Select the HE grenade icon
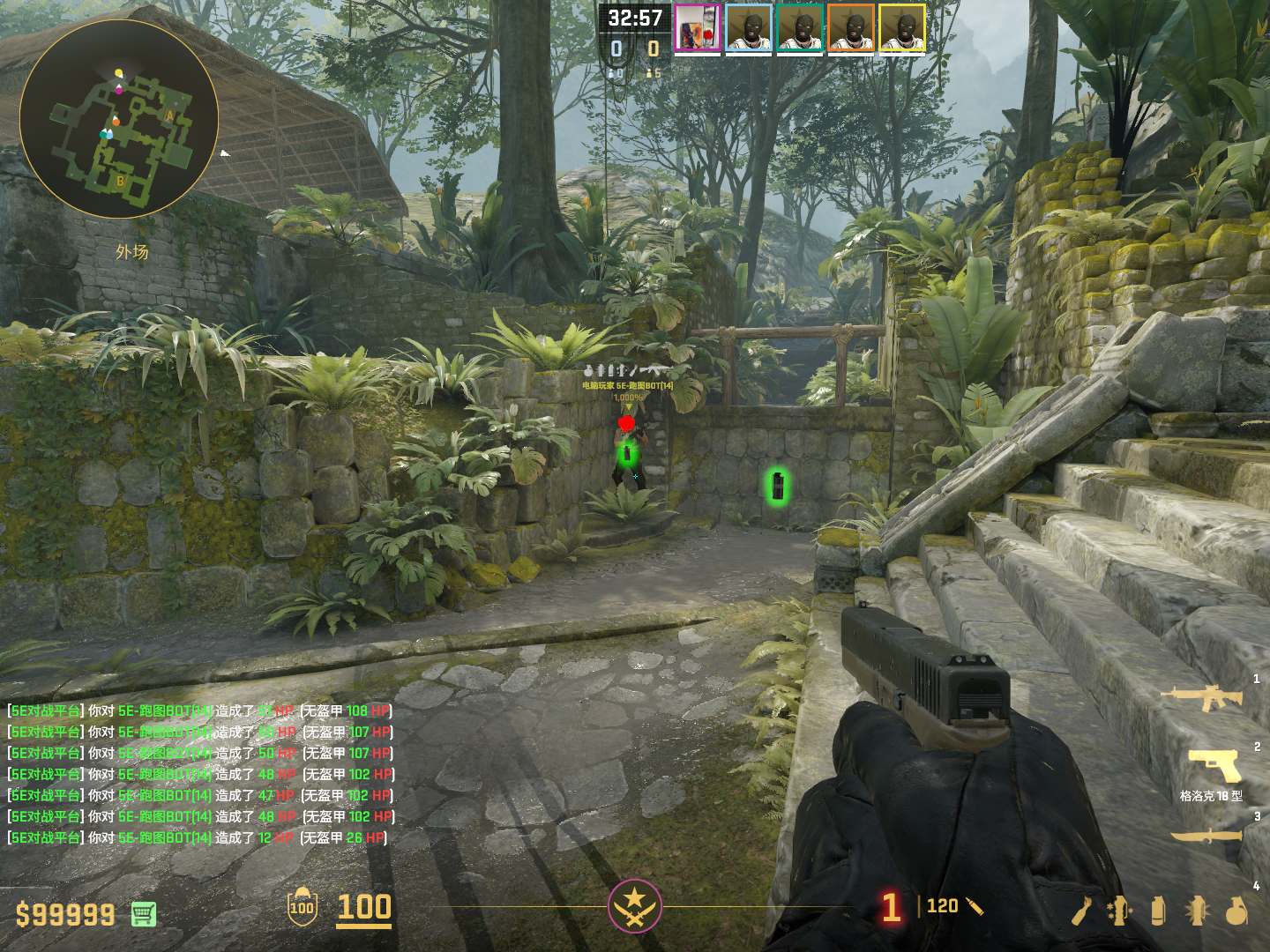1270x952 pixels. [1236, 911]
